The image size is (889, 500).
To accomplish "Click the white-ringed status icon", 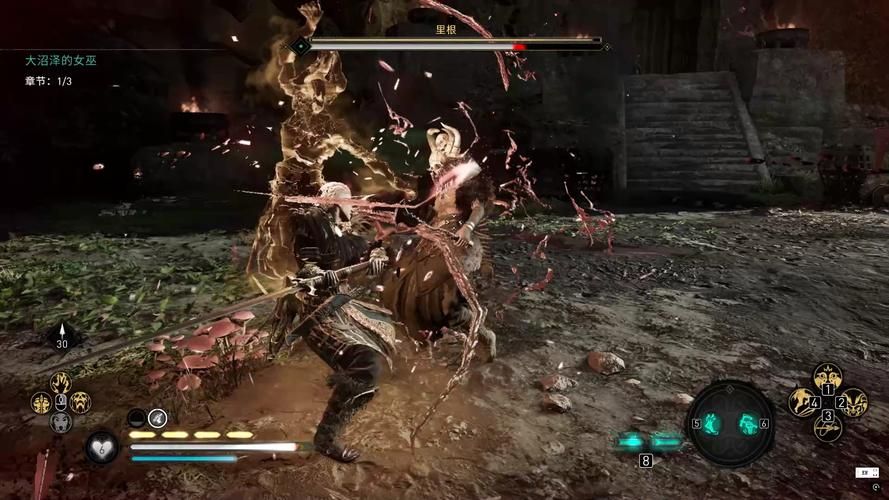I will pyautogui.click(x=158, y=417).
